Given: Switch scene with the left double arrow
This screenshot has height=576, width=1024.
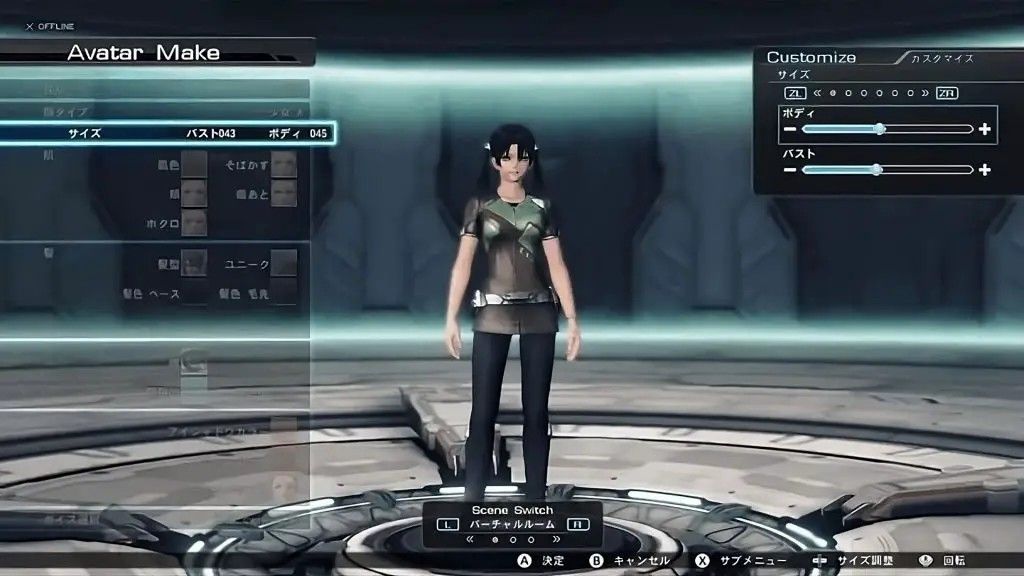Looking at the screenshot, I should pyautogui.click(x=471, y=540).
